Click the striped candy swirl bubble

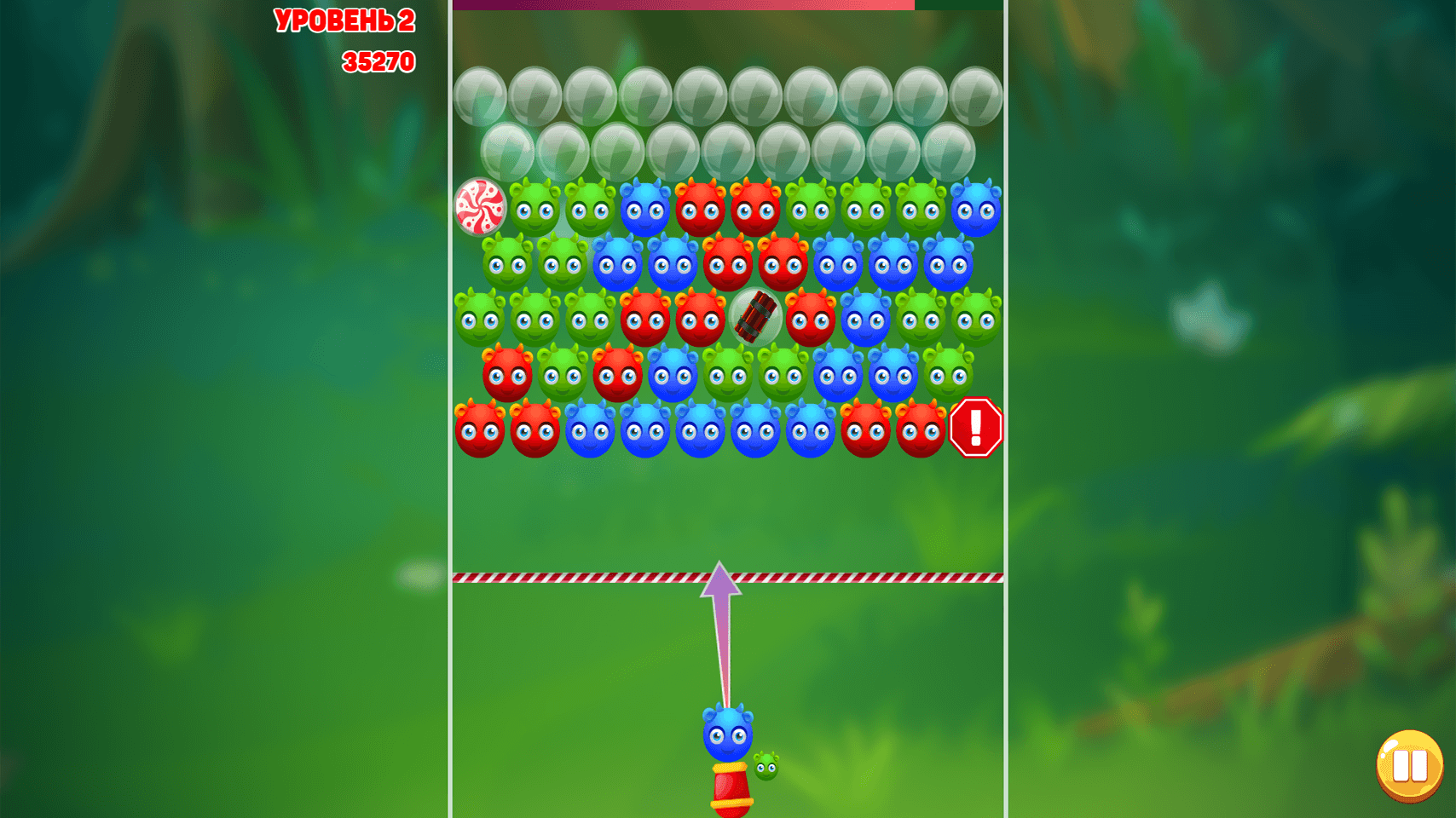pos(480,208)
